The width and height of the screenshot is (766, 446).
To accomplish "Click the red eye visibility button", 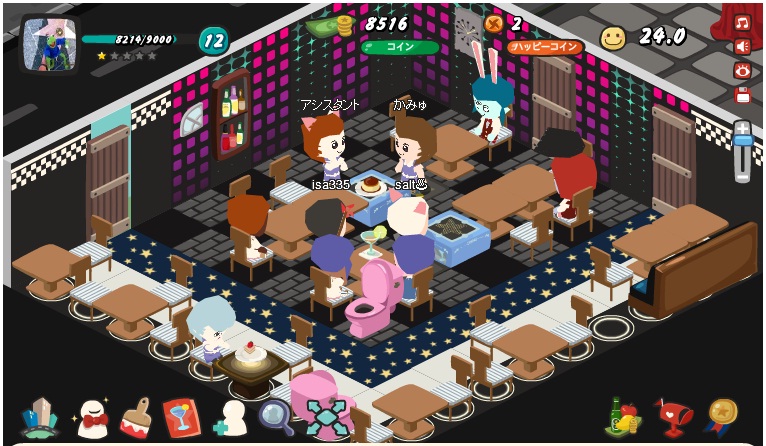I will [742, 70].
